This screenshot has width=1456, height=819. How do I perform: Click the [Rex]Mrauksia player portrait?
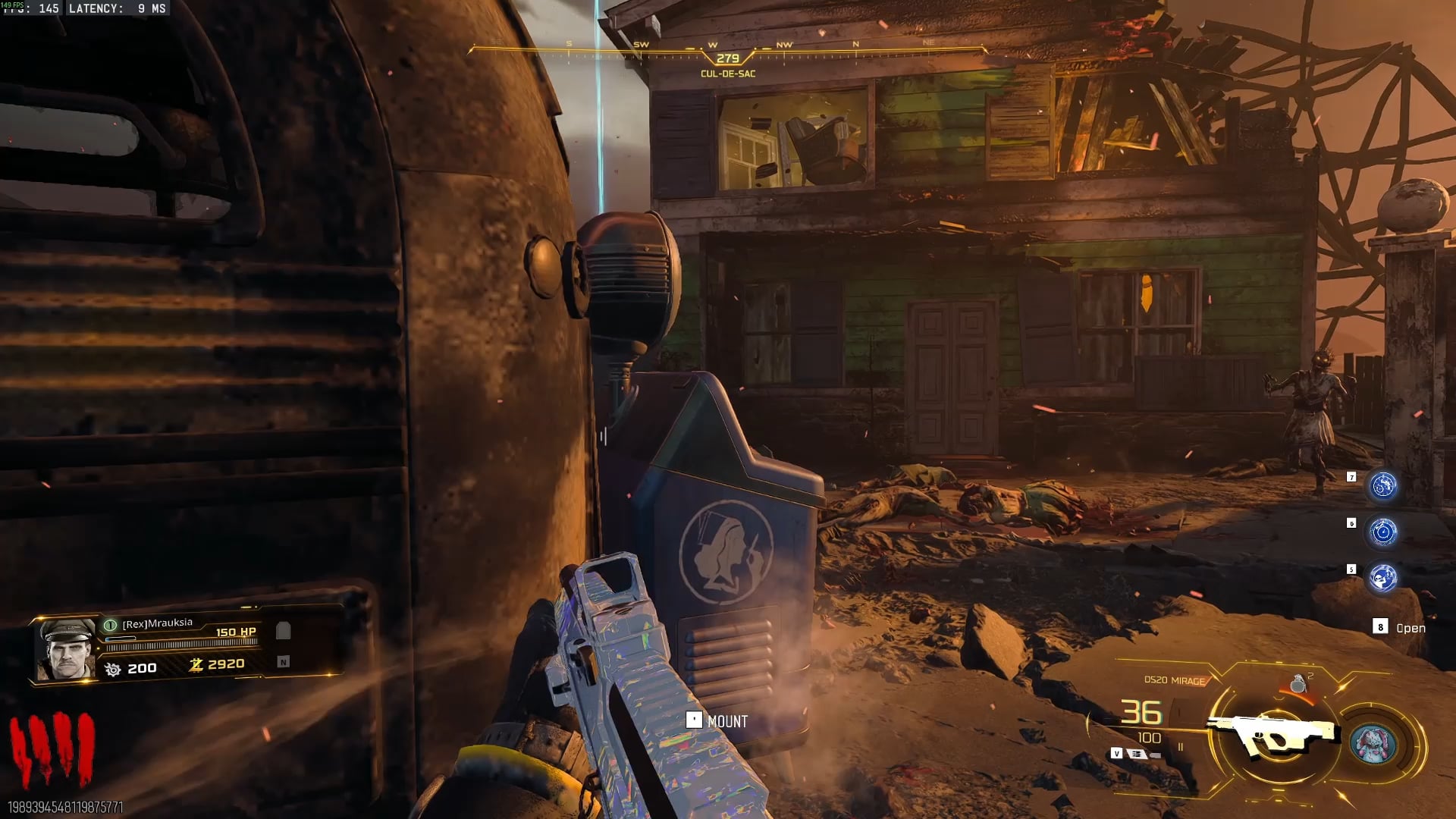(x=65, y=649)
